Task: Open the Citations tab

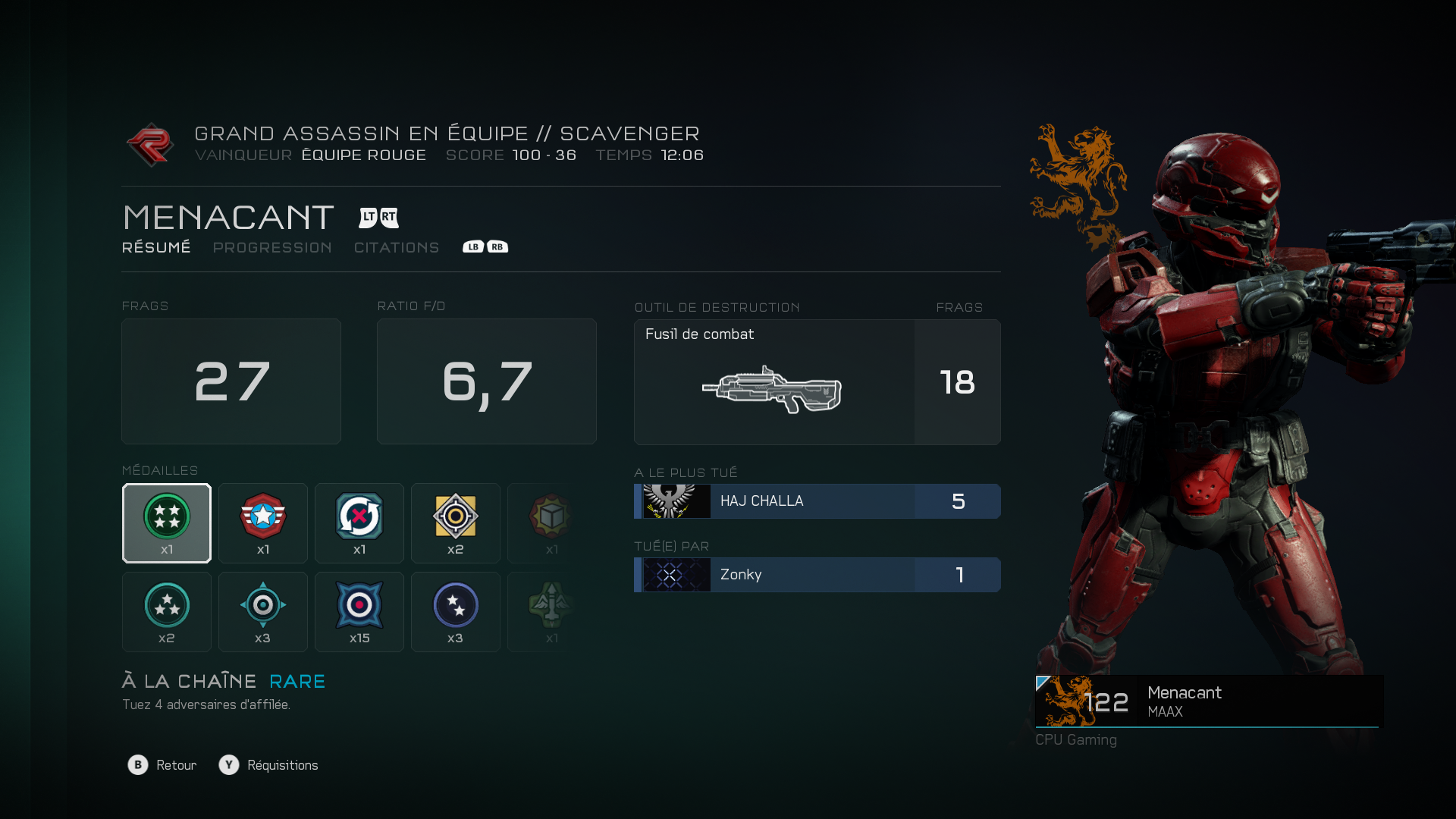Action: [397, 248]
